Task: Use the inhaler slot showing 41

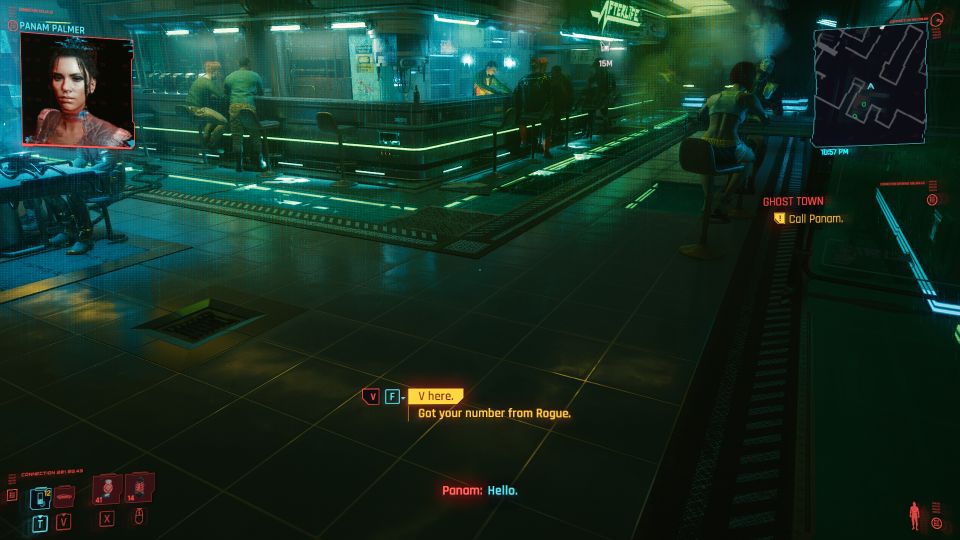Action: (x=106, y=490)
